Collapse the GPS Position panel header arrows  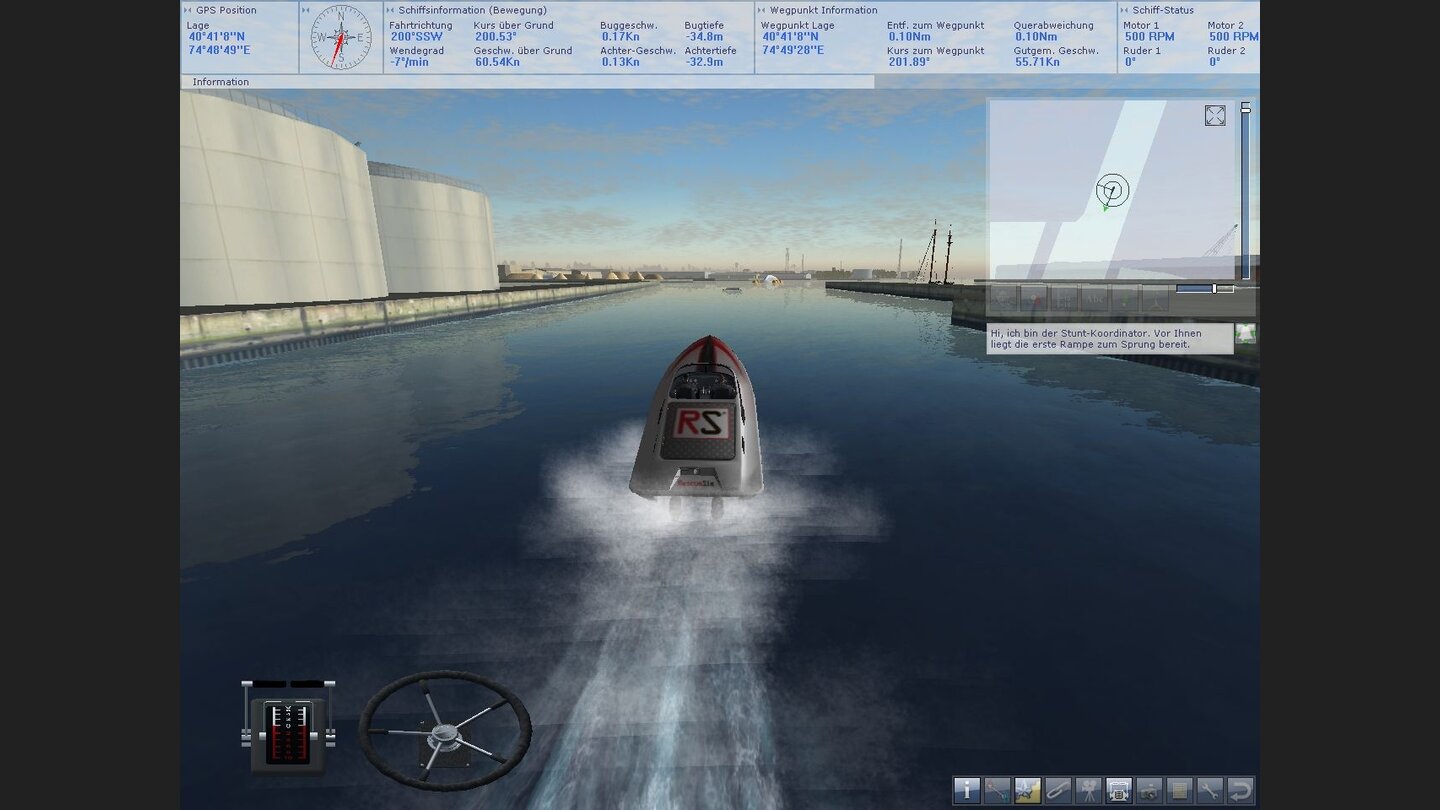tap(186, 9)
